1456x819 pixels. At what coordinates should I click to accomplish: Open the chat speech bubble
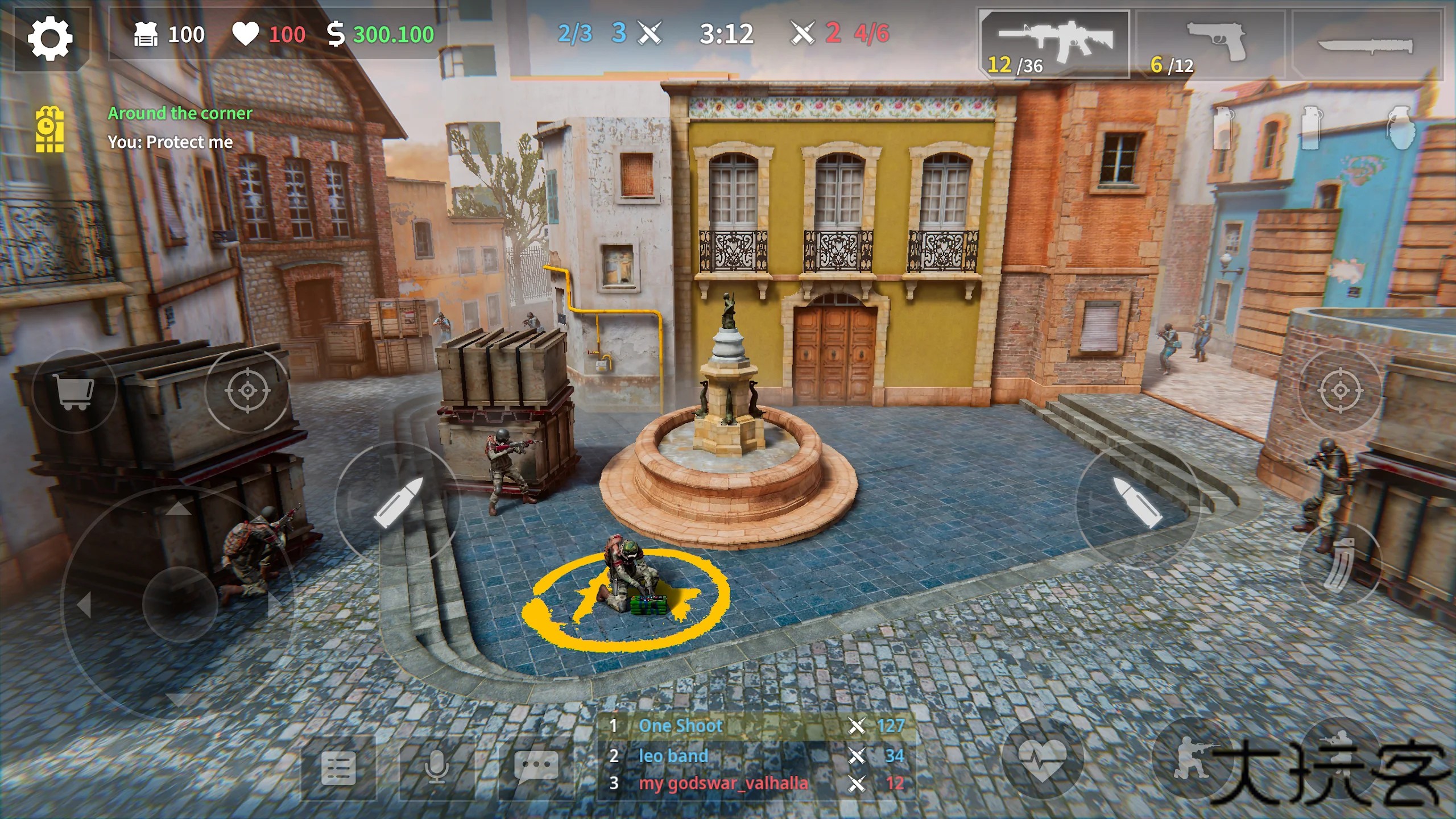(536, 767)
